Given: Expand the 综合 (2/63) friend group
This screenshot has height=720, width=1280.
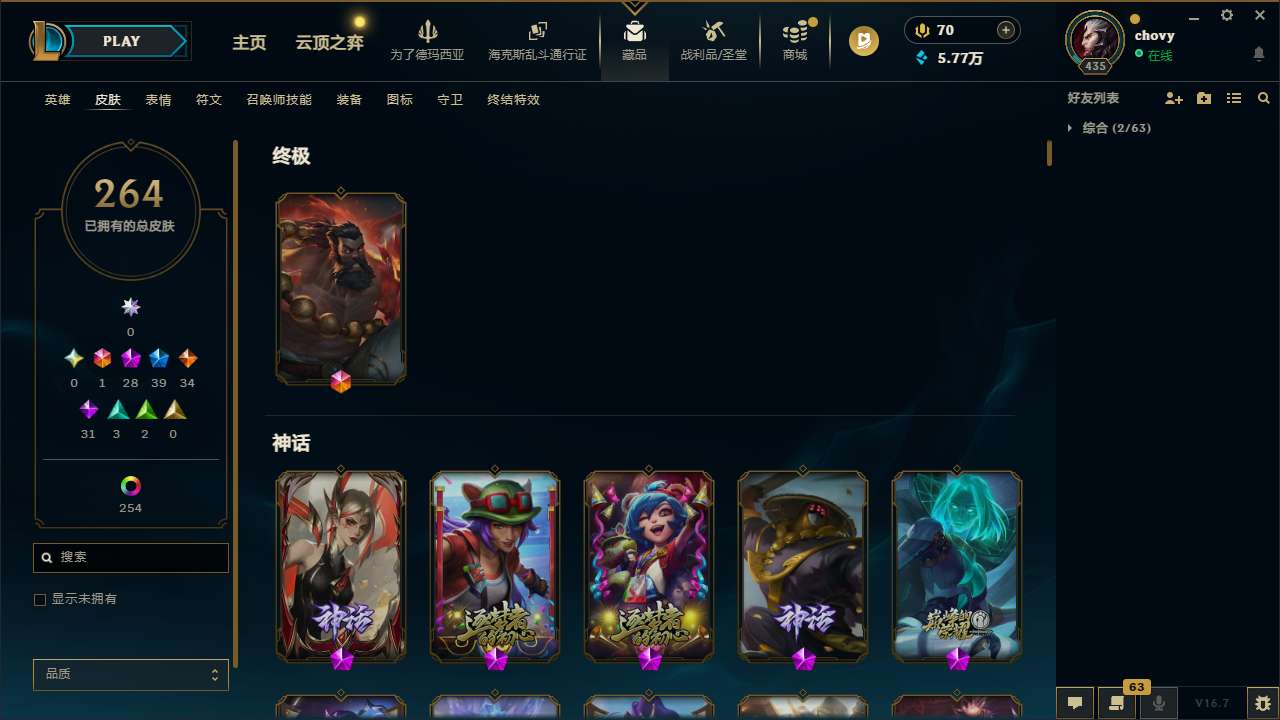Looking at the screenshot, I should (x=1072, y=128).
